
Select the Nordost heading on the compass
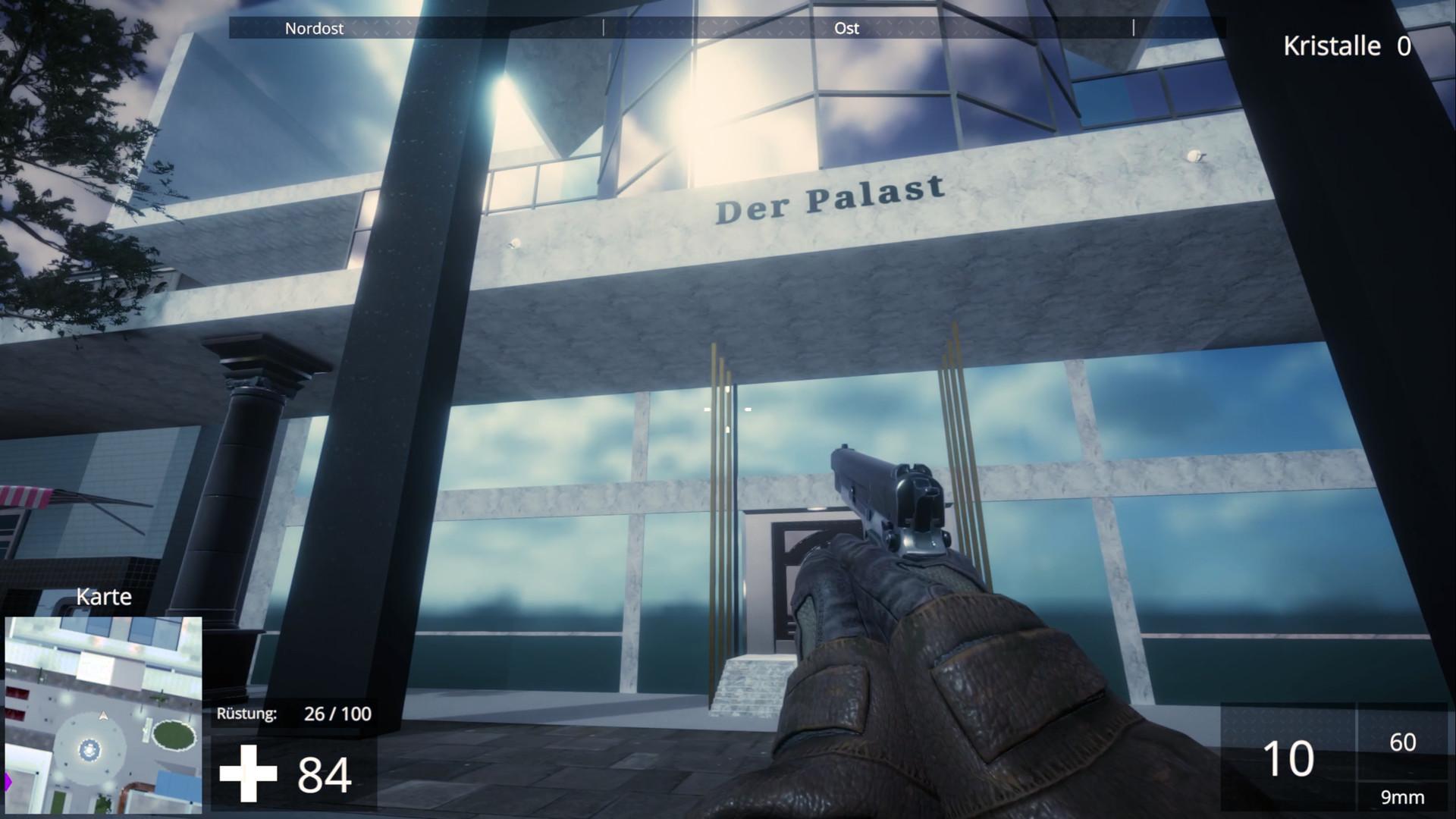[x=313, y=28]
